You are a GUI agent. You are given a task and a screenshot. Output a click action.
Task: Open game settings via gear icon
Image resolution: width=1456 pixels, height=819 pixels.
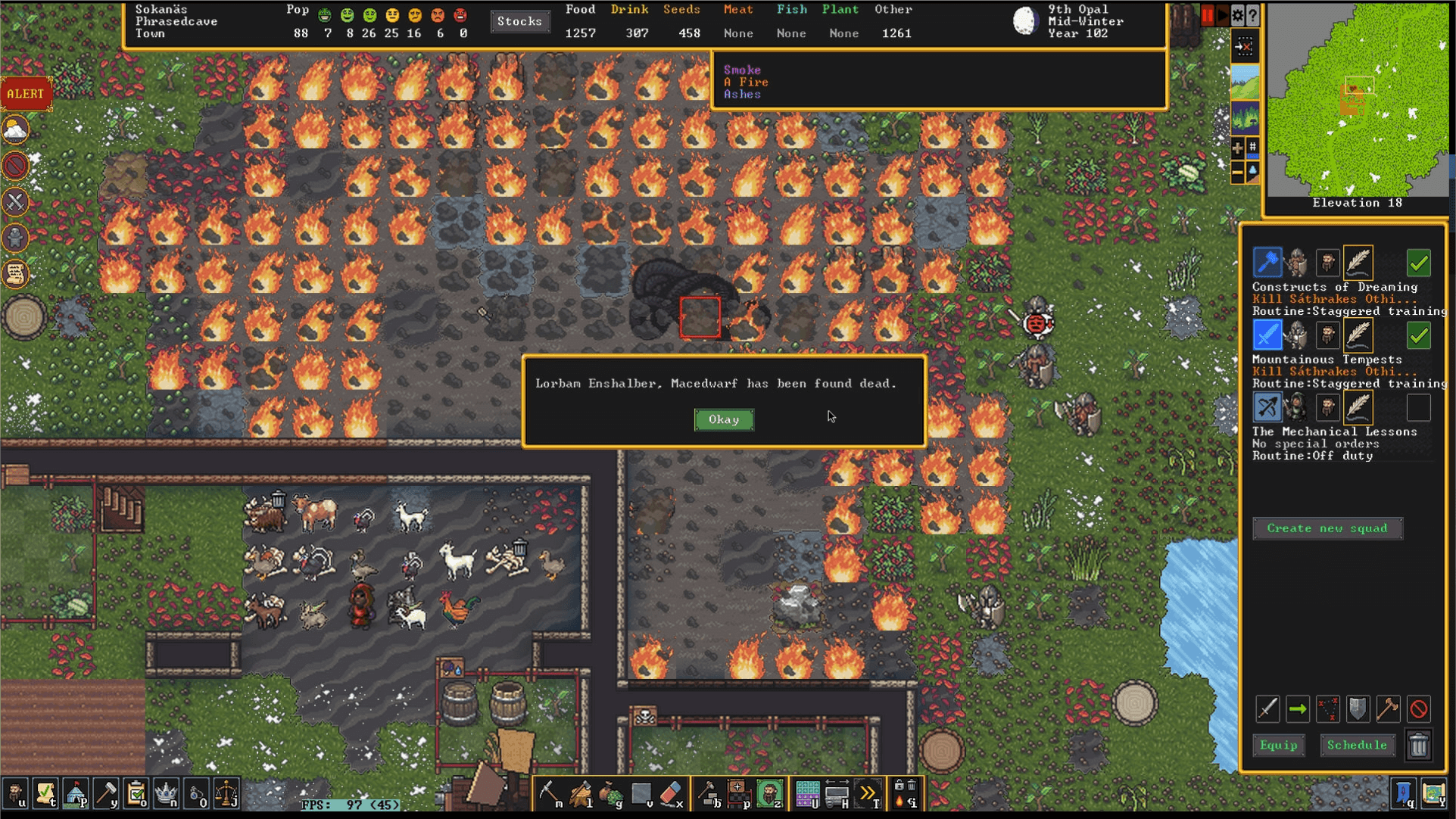click(1237, 15)
